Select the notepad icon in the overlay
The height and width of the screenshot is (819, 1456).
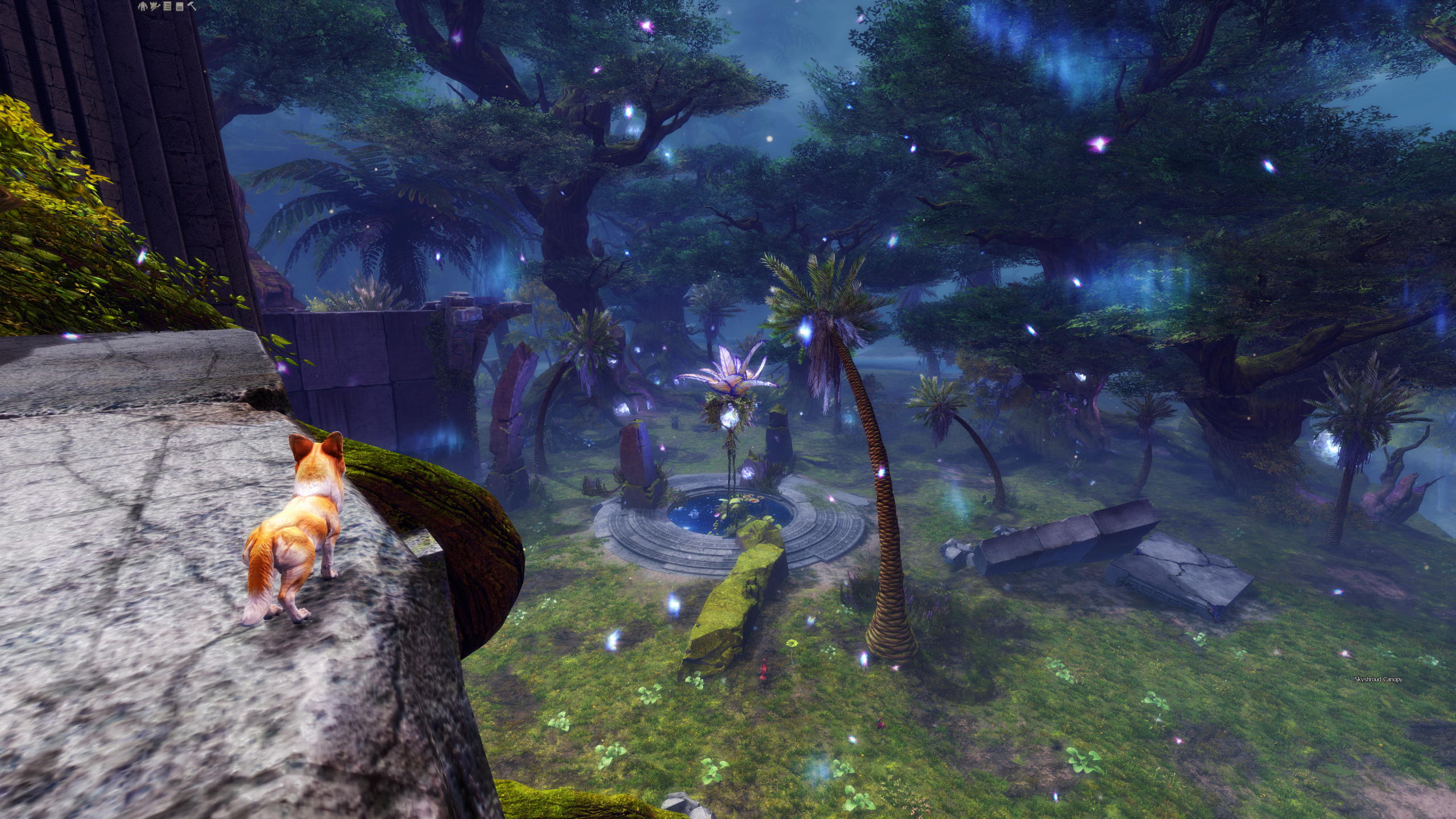(180, 7)
